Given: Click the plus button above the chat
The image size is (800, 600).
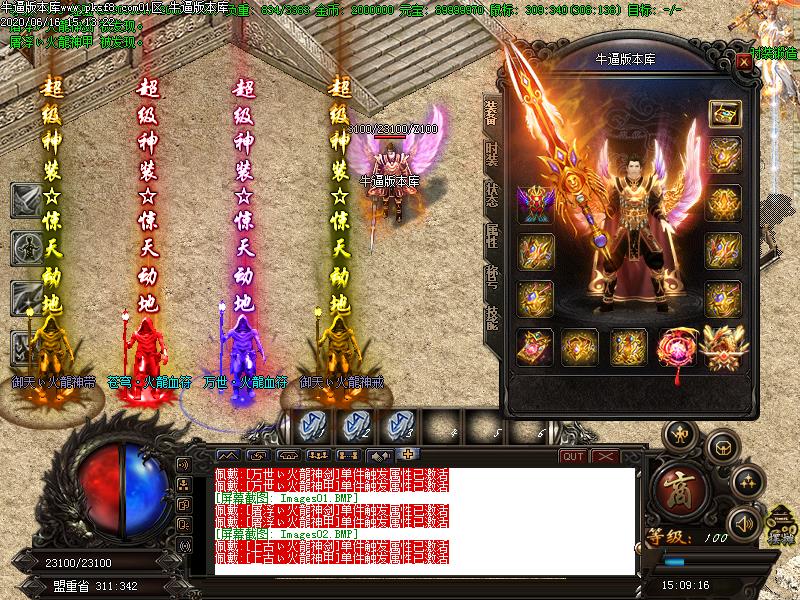Looking at the screenshot, I should (408, 455).
